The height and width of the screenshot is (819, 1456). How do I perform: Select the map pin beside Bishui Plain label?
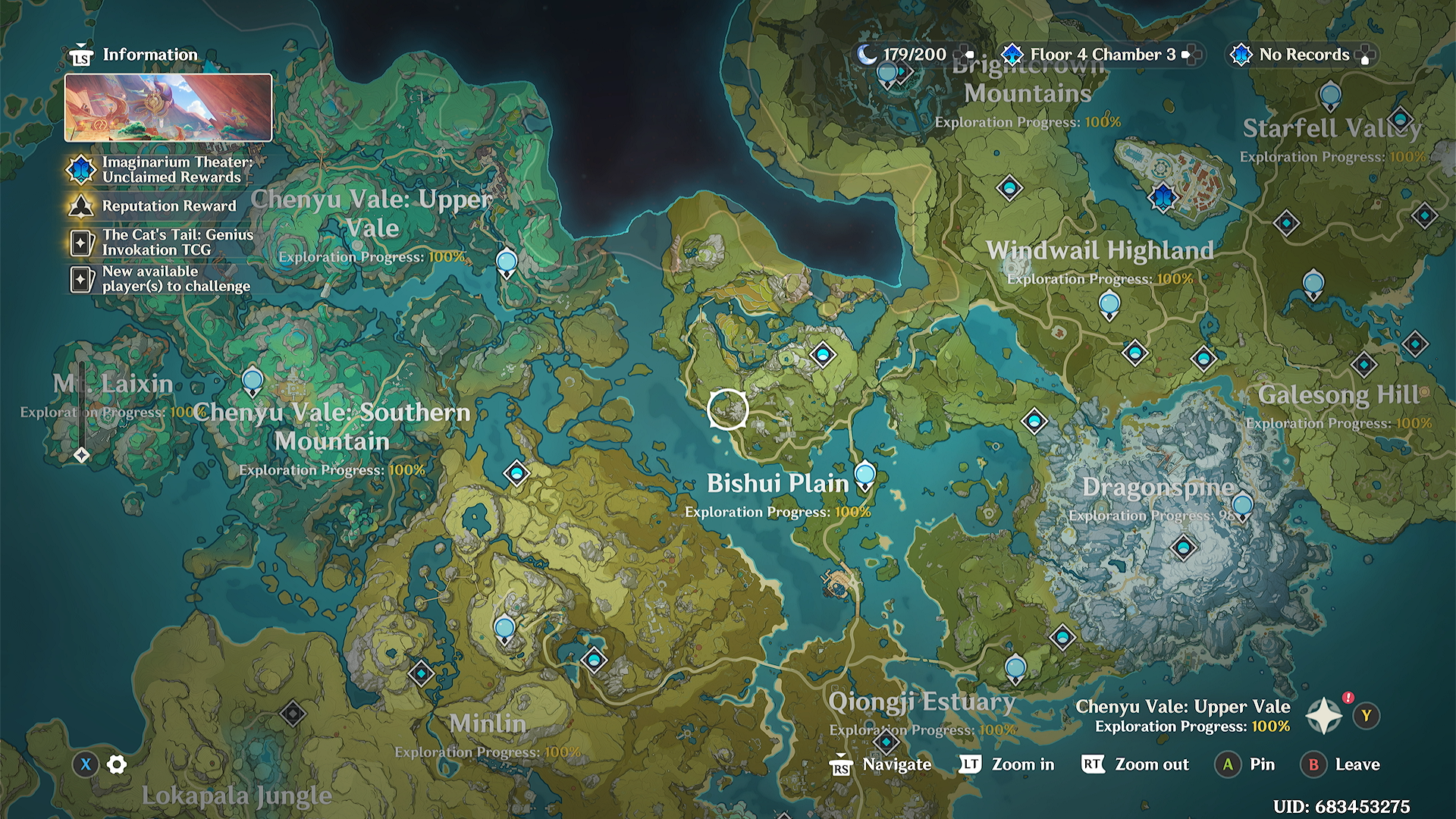(x=864, y=475)
